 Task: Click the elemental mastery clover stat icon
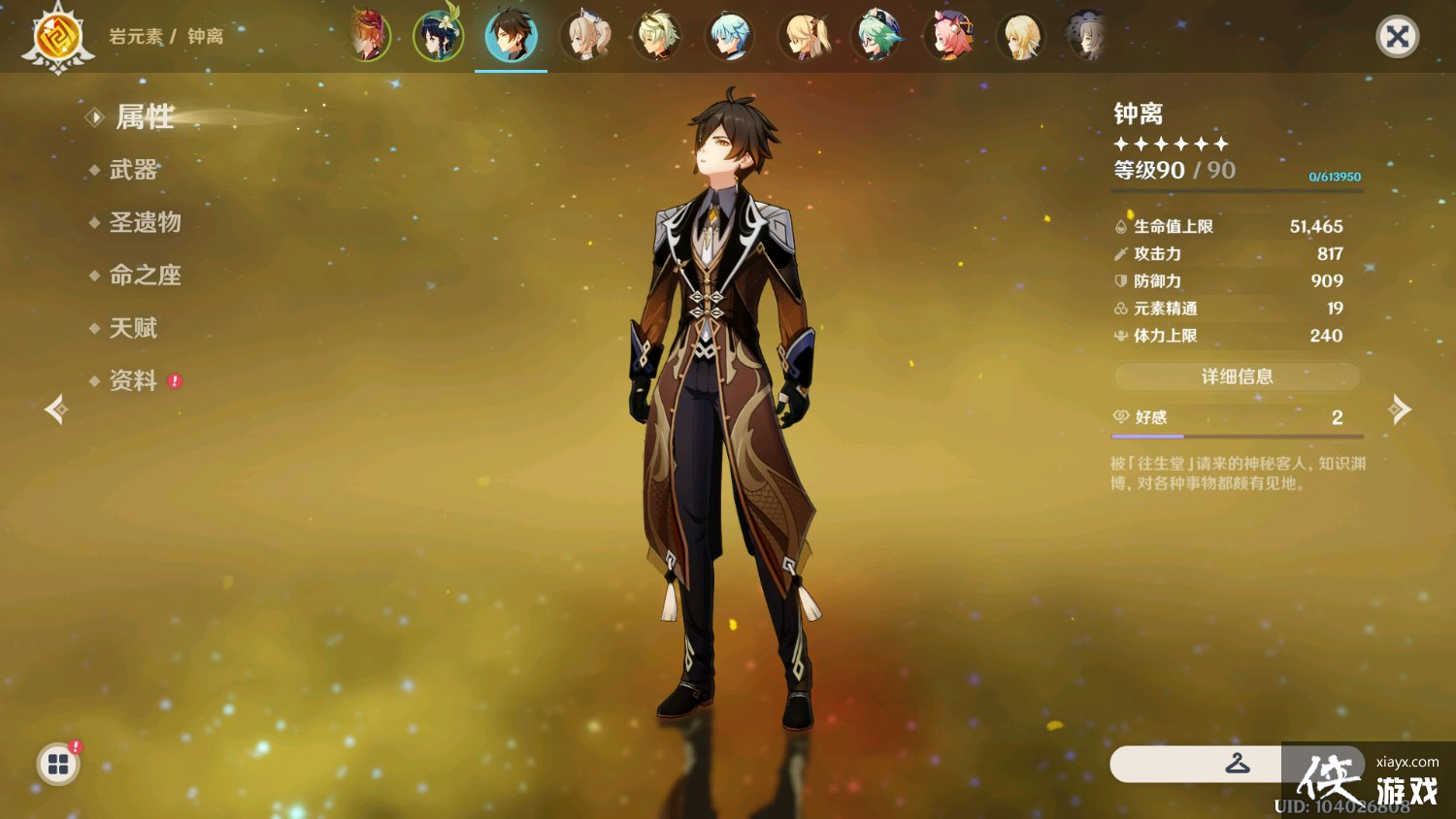[1120, 308]
